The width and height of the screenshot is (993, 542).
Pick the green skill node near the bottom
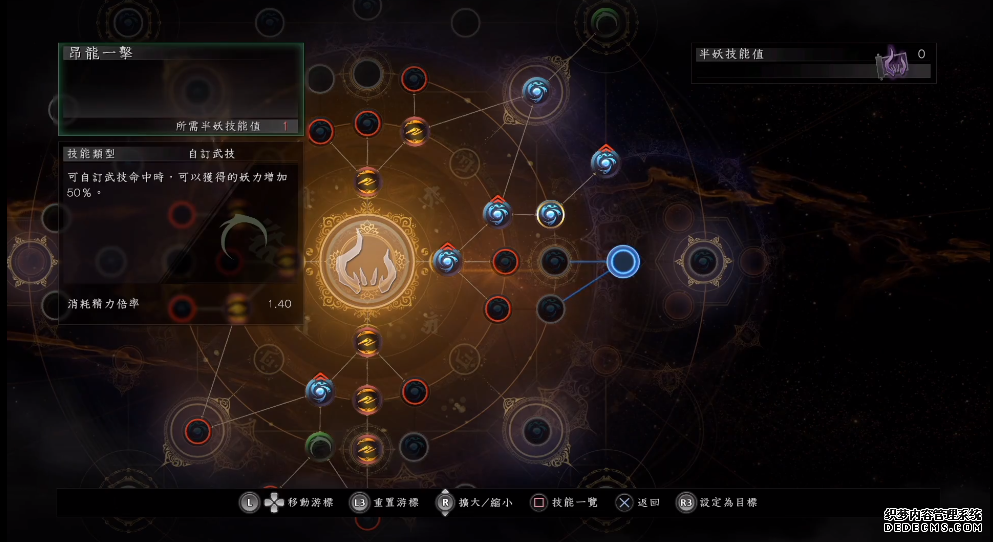[x=319, y=444]
